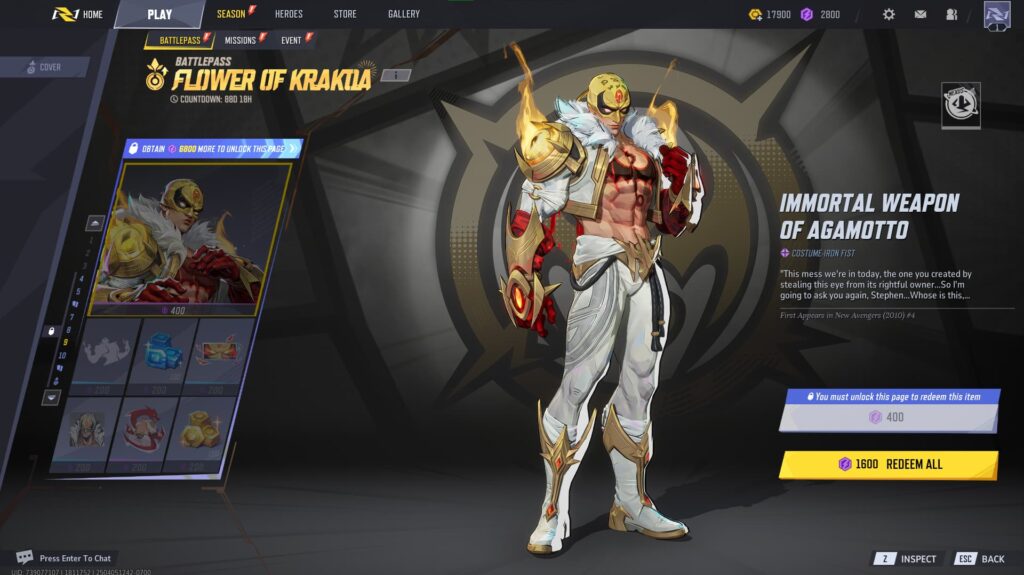The width and height of the screenshot is (1024, 575).
Task: Open the player profile avatar
Action: click(x=996, y=15)
